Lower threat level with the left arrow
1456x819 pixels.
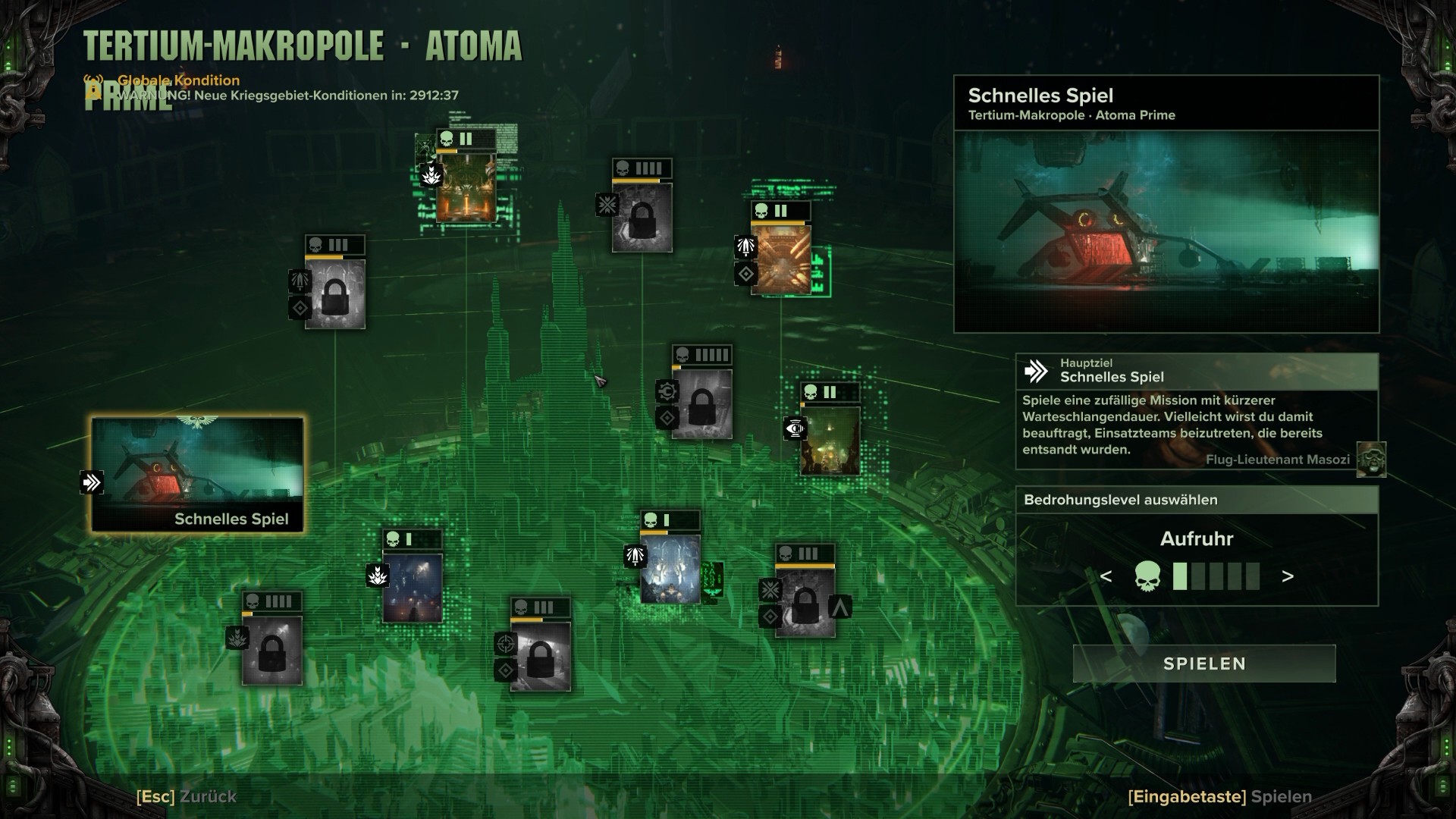pos(1106,576)
